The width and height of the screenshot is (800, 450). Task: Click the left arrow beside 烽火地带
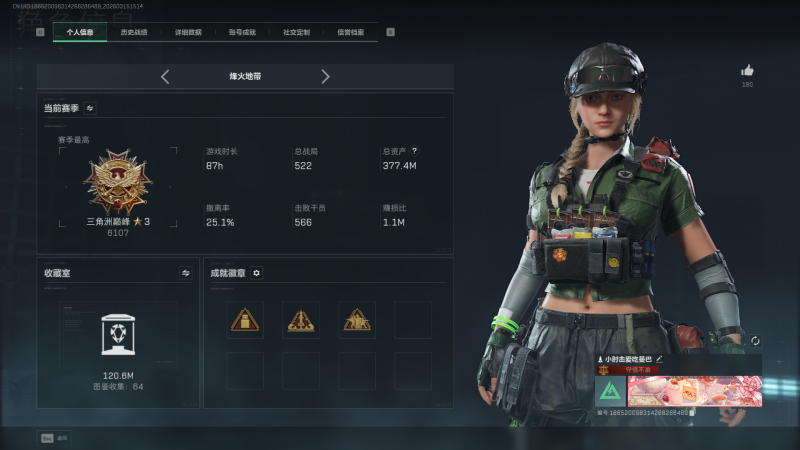(165, 76)
